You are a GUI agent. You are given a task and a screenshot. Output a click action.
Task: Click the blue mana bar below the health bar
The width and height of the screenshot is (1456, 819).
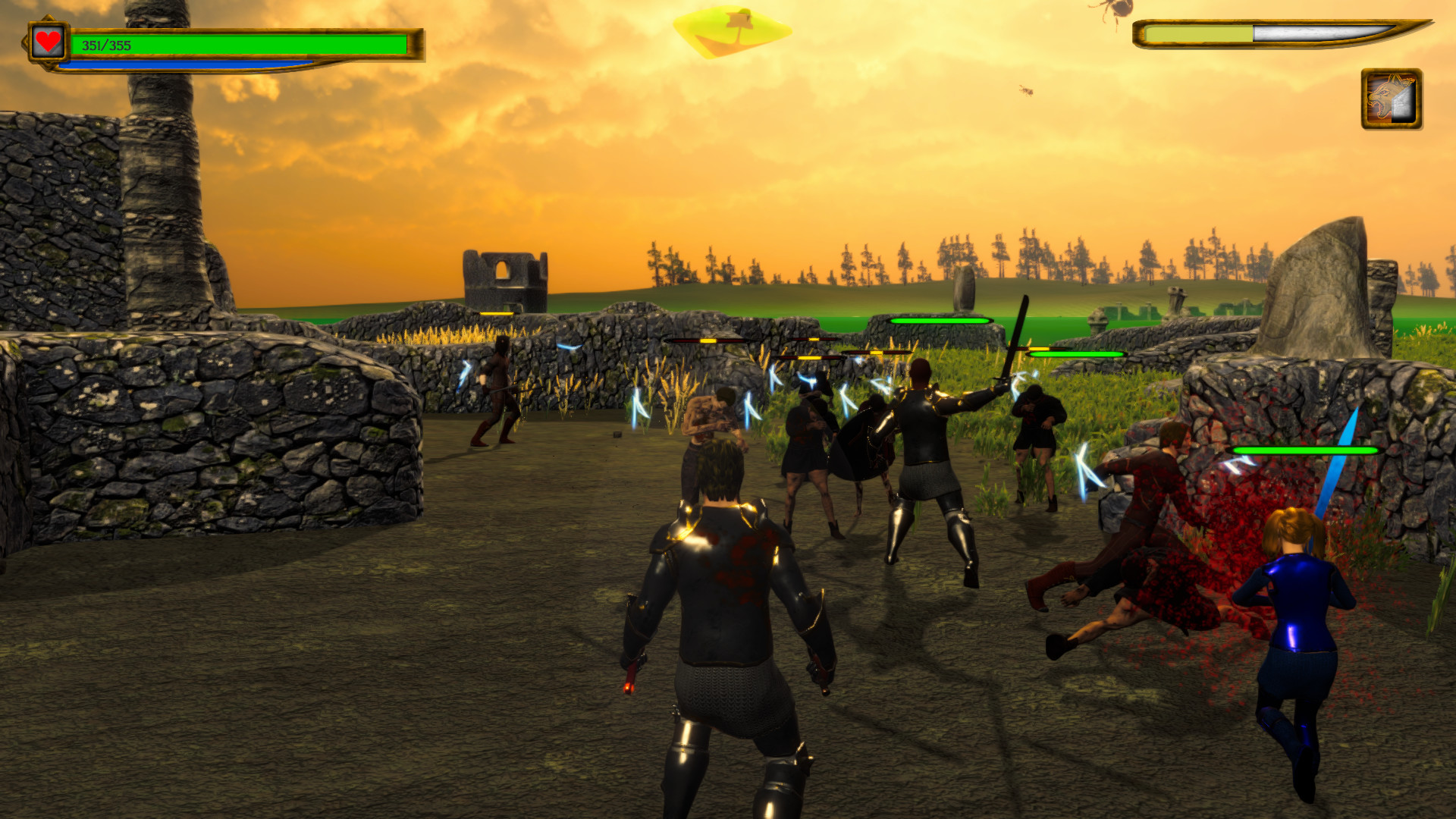190,64
